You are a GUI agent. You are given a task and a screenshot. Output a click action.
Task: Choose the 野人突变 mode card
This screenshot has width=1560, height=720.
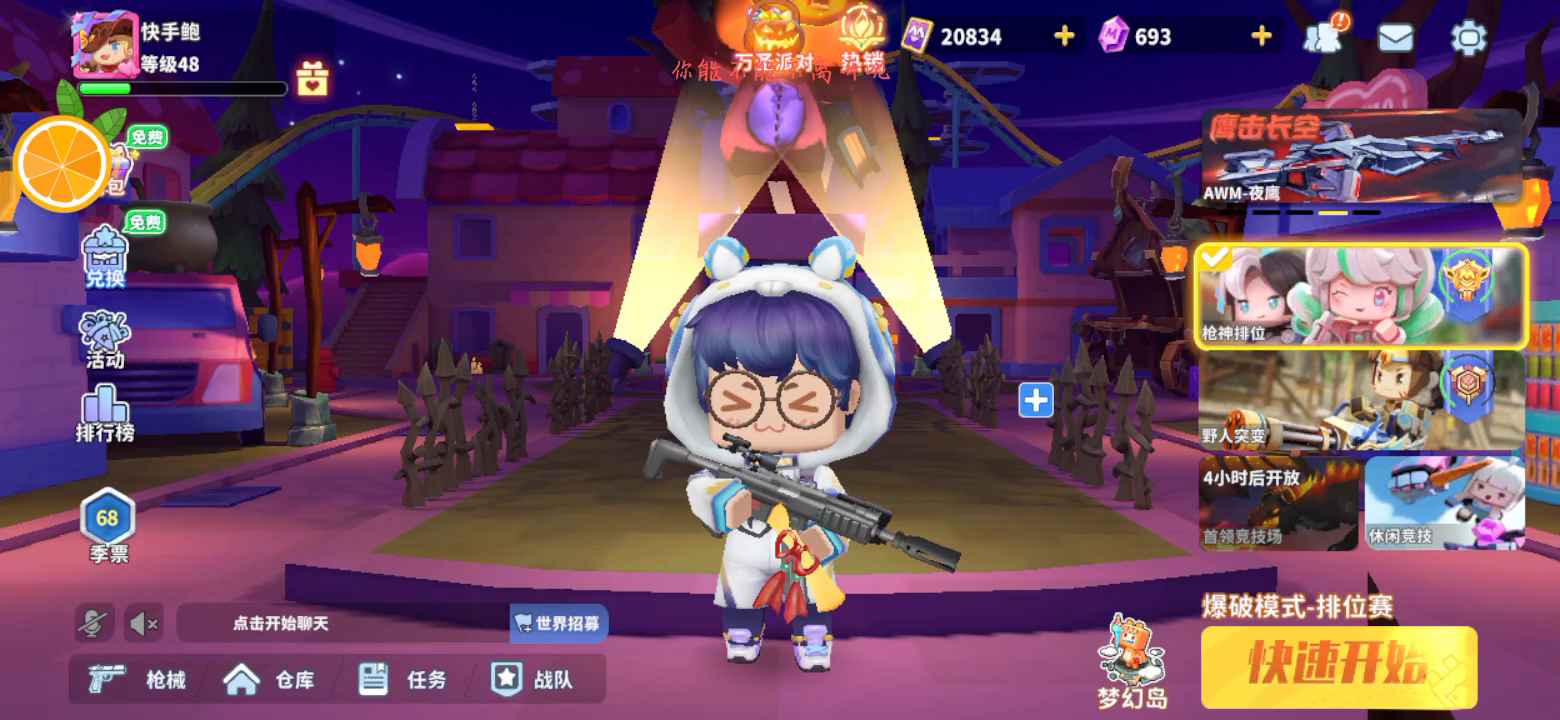pyautogui.click(x=1360, y=400)
